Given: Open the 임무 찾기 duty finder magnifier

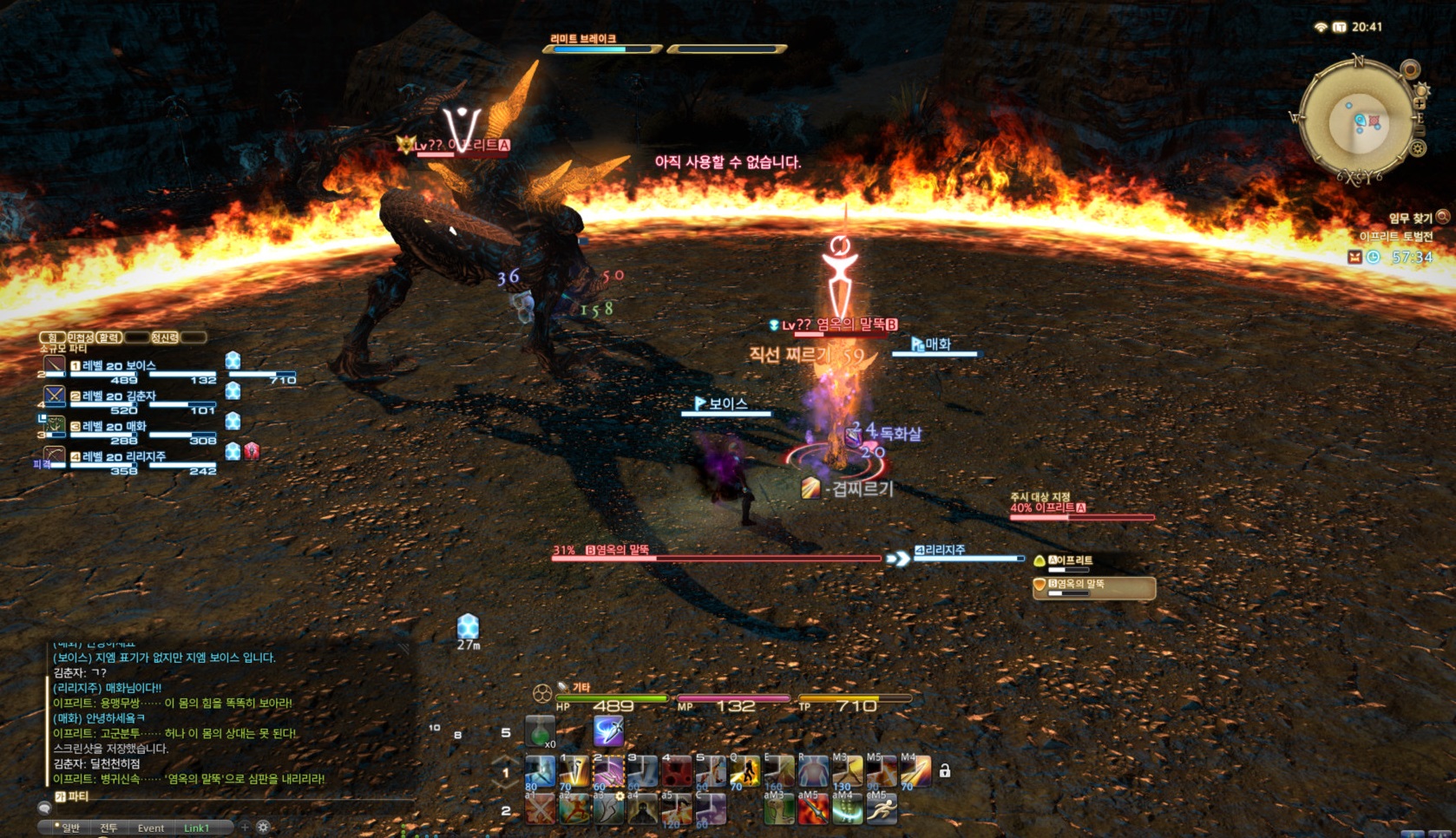Looking at the screenshot, I should [x=1443, y=217].
